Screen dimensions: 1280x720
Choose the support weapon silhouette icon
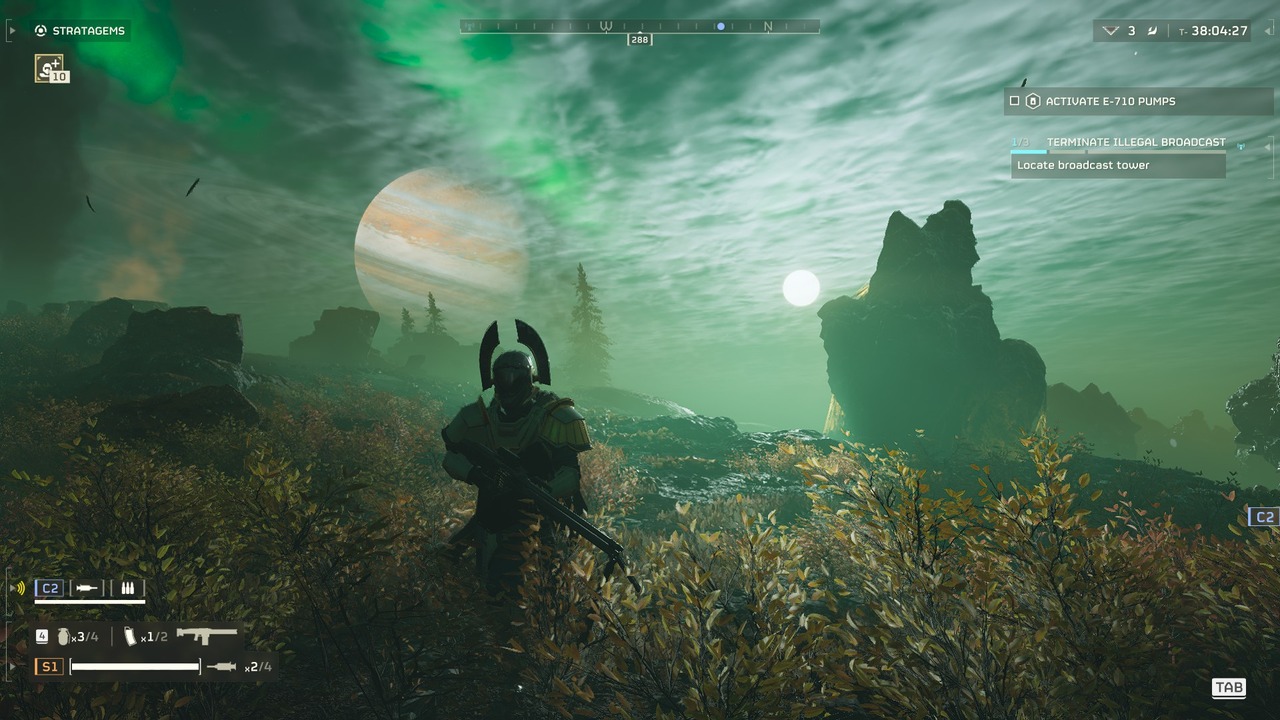pyautogui.click(x=207, y=635)
